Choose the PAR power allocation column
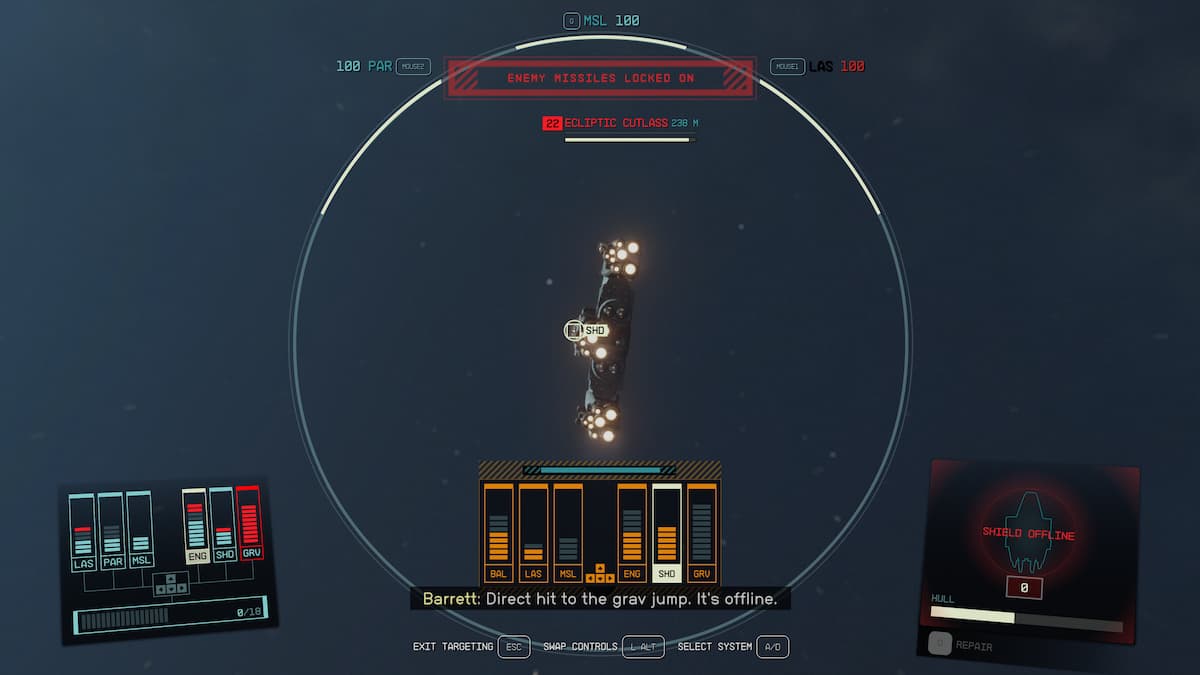Screen dimensions: 1200x675 click(112, 531)
